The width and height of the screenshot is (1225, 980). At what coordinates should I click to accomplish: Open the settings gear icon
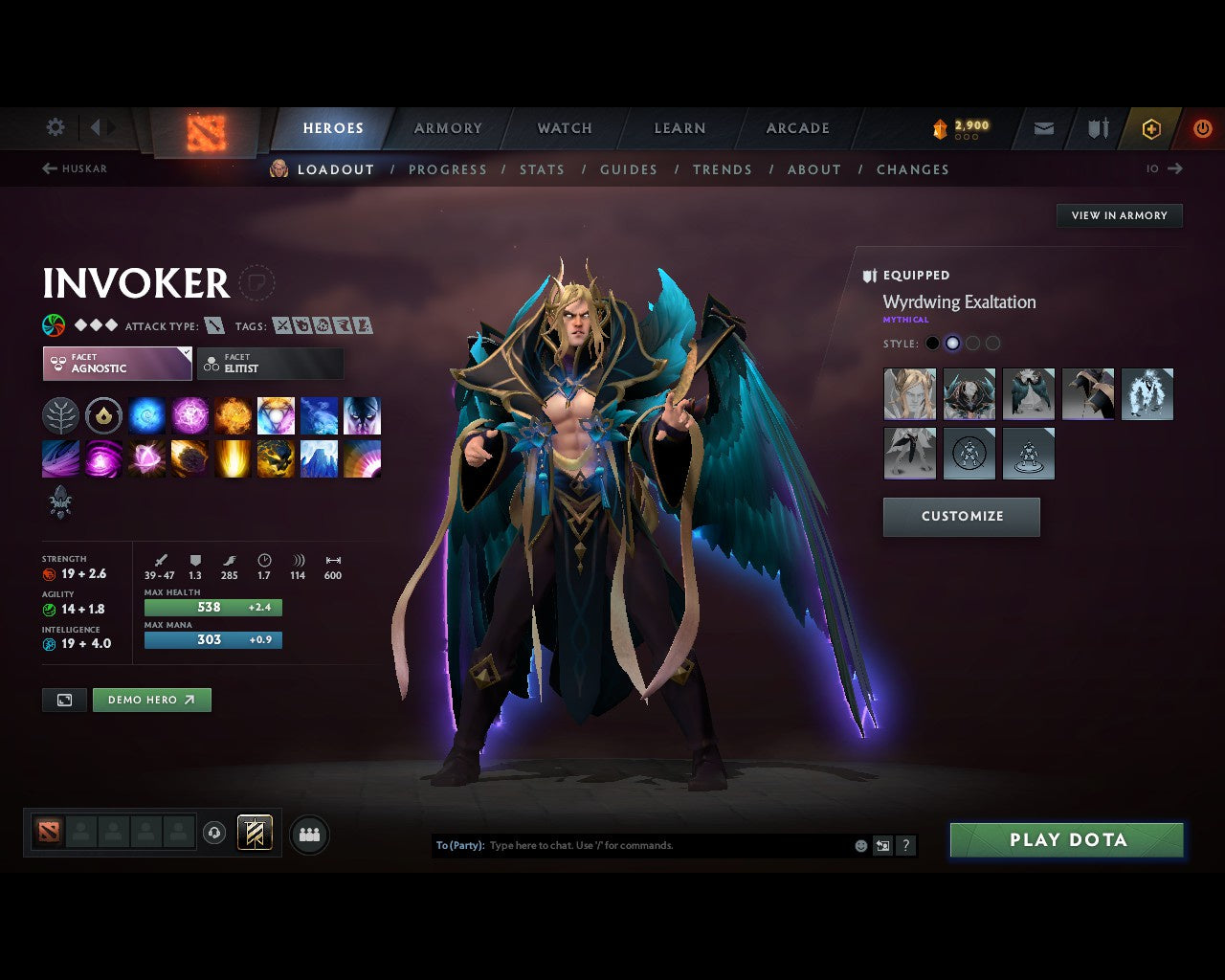point(55,127)
